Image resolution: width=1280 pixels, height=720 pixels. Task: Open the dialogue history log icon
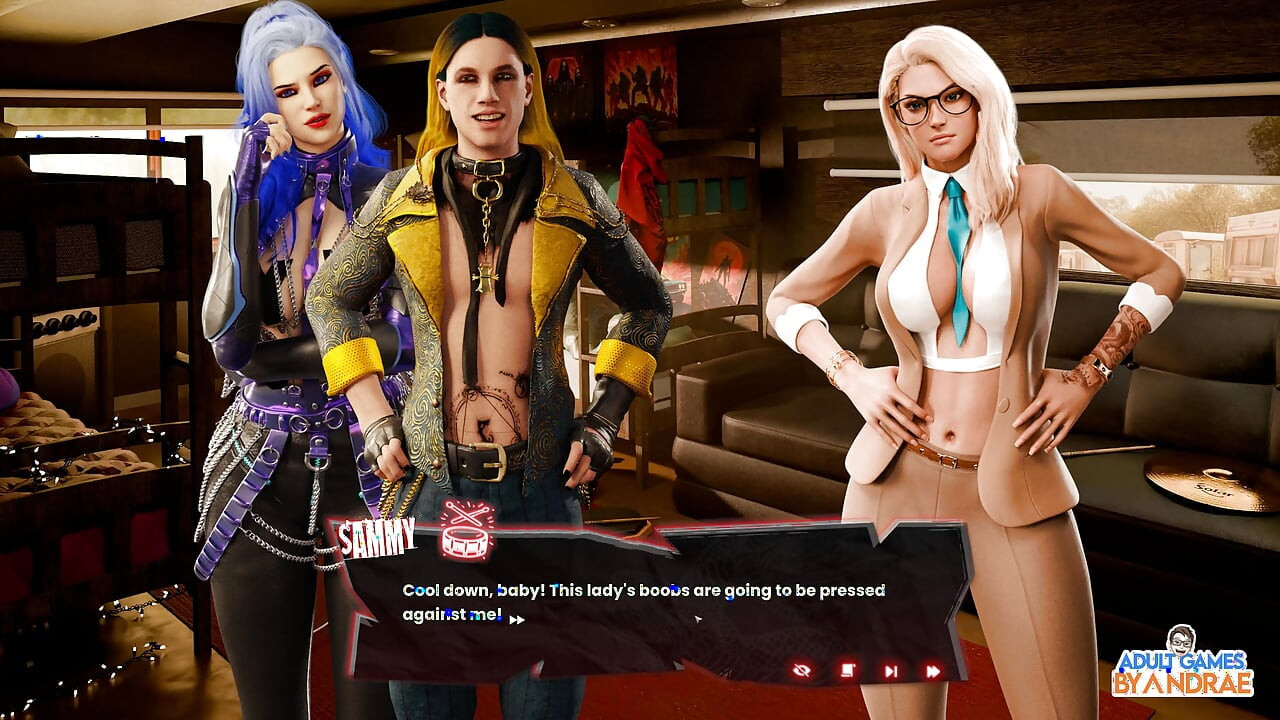[x=847, y=668]
